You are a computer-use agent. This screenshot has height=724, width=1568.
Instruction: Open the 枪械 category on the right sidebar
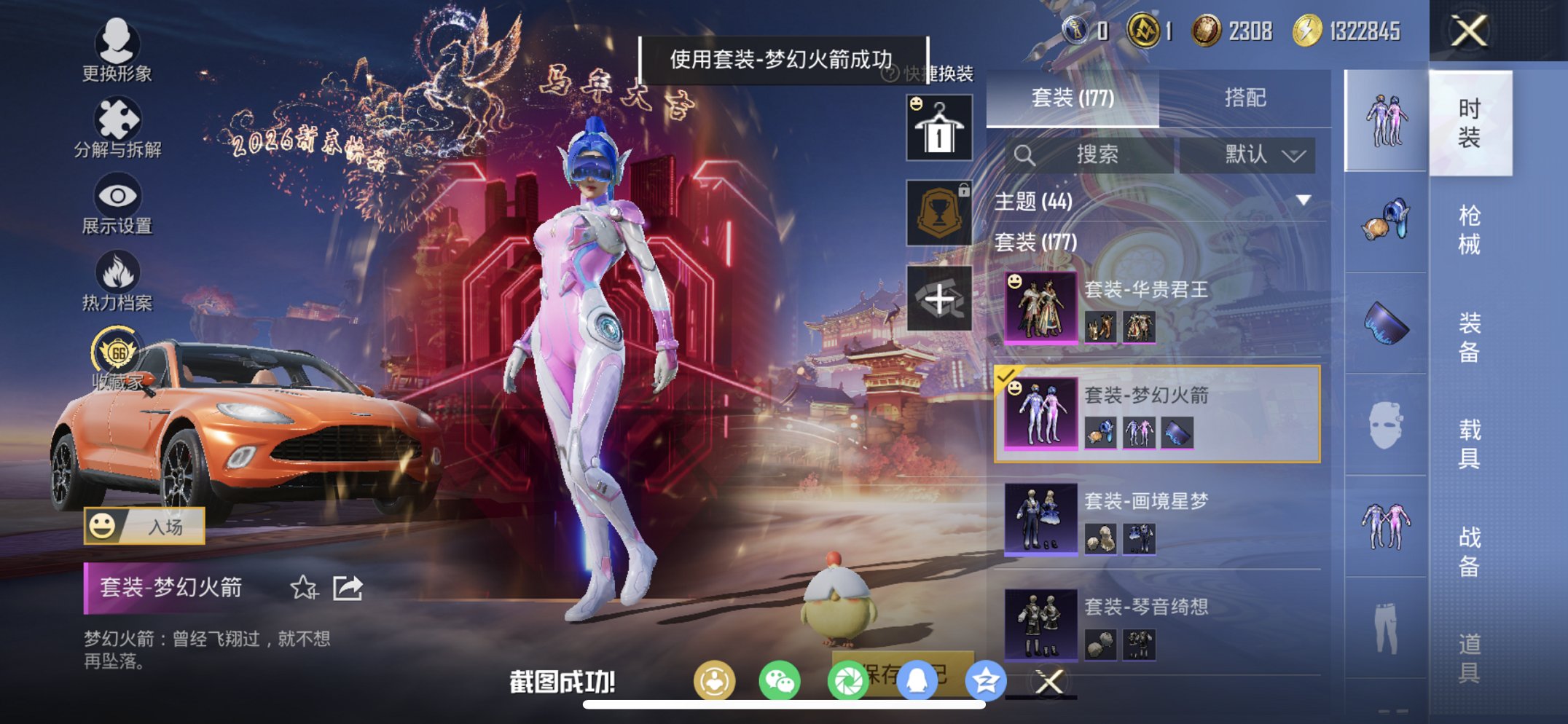[1470, 229]
